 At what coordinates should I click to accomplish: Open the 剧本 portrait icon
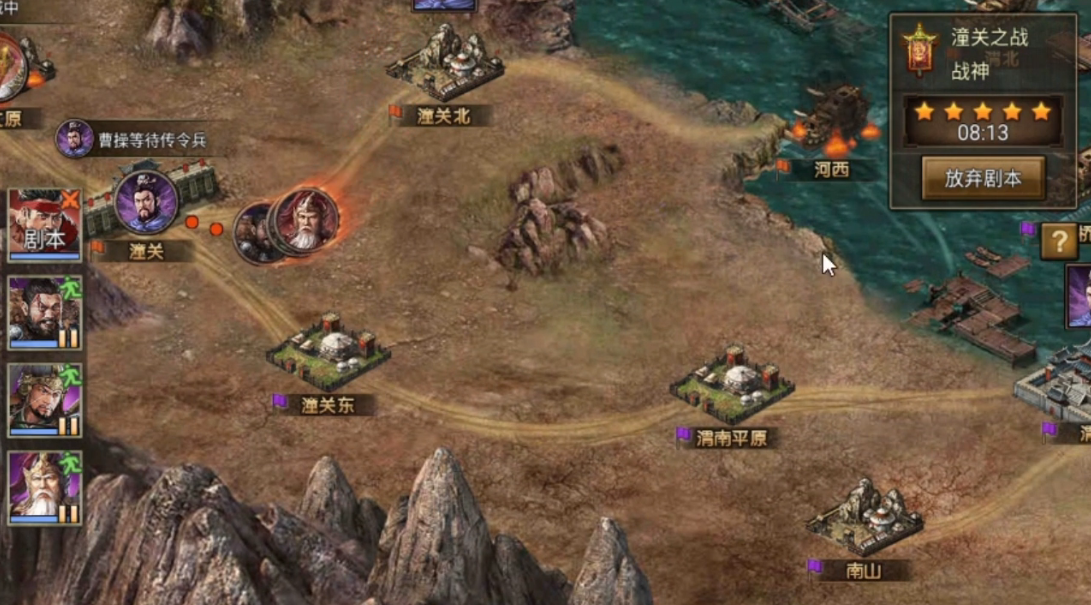click(44, 224)
